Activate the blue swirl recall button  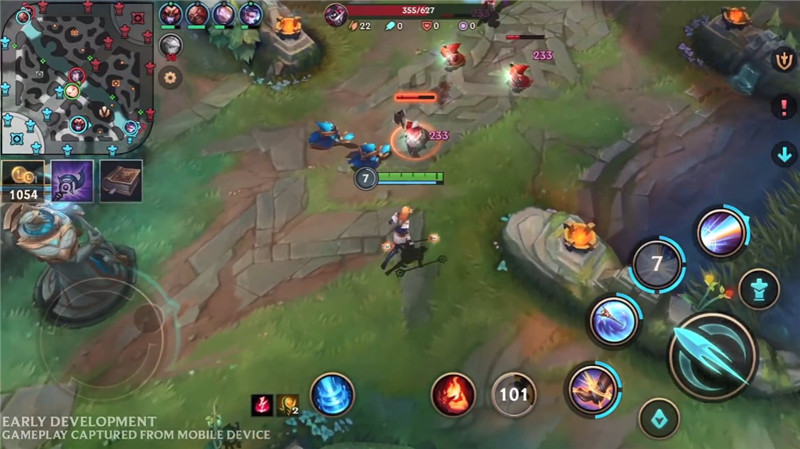332,394
